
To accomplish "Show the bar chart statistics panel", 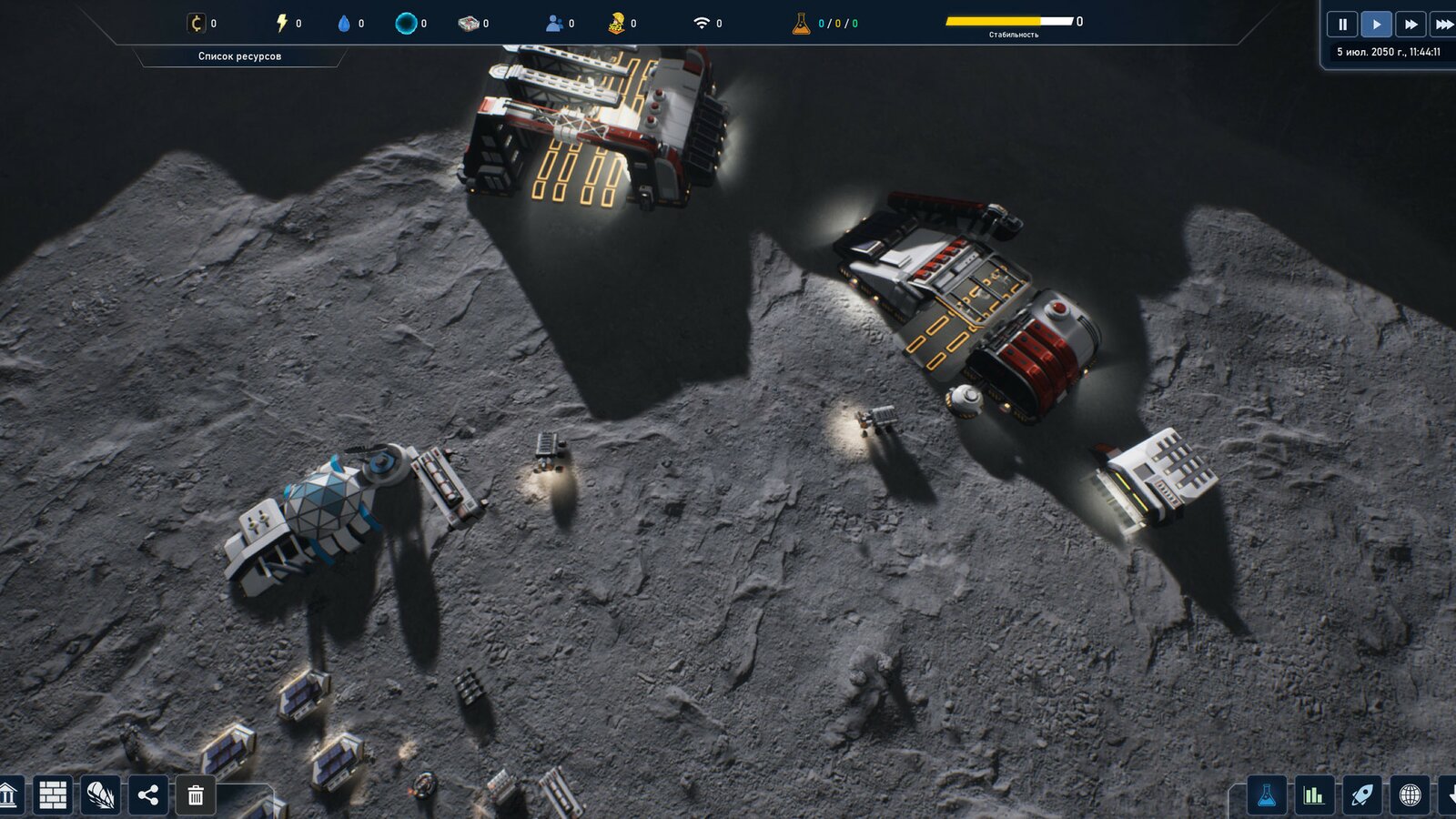I will (1313, 795).
